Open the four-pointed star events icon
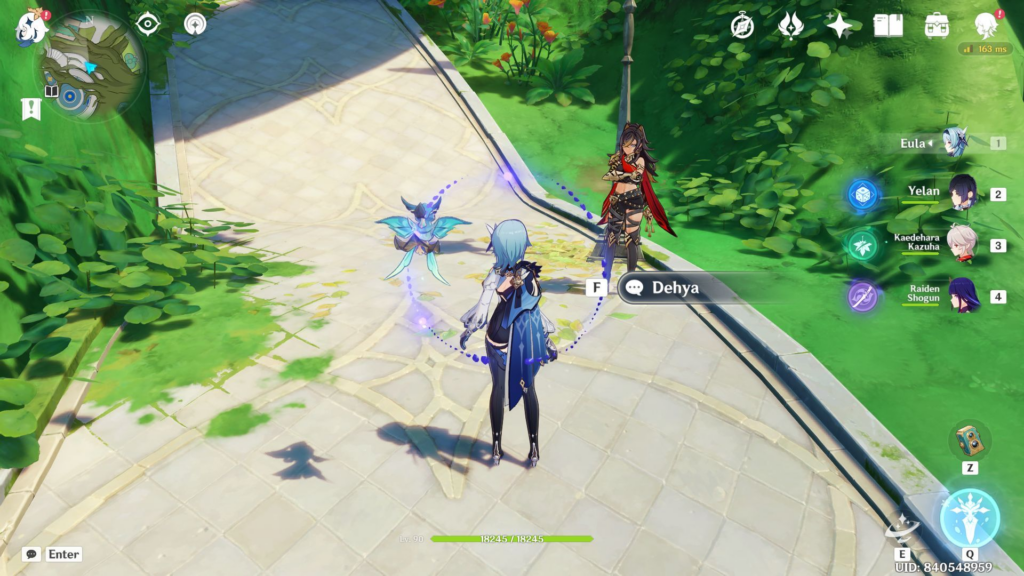This screenshot has width=1024, height=576. [838, 26]
